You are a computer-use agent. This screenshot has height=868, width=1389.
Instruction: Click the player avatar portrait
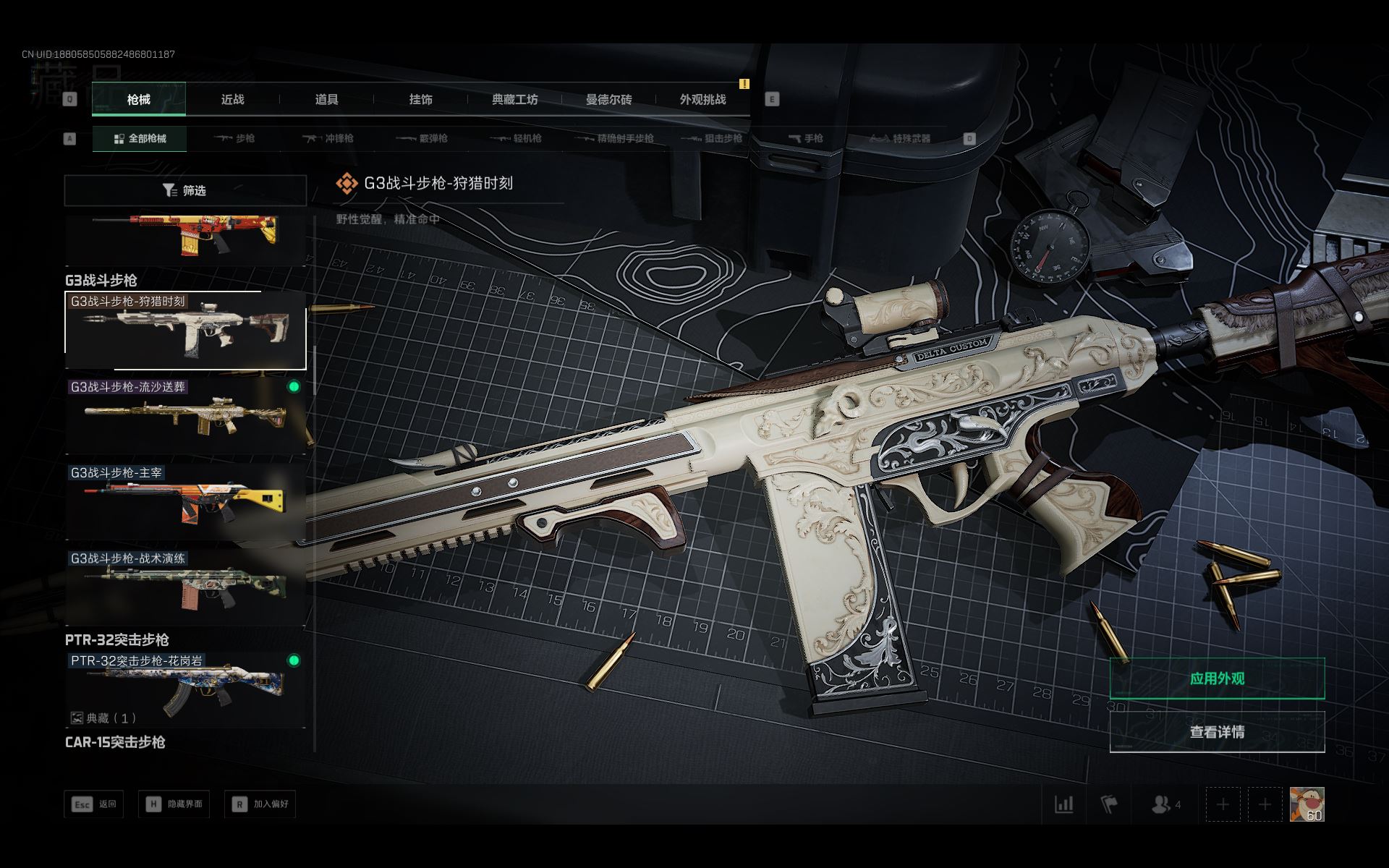pyautogui.click(x=1307, y=804)
